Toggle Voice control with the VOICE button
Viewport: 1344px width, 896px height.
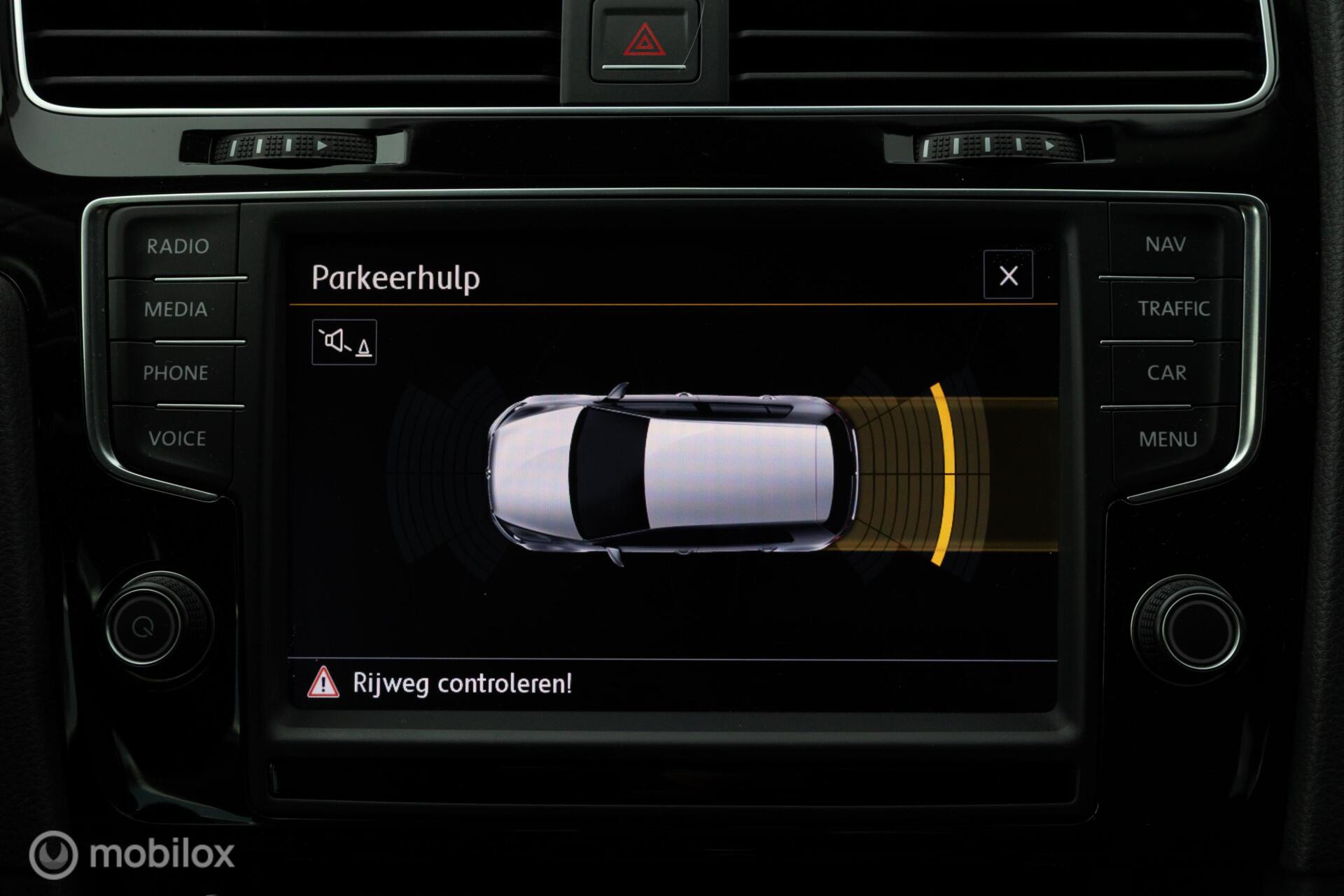(x=177, y=440)
